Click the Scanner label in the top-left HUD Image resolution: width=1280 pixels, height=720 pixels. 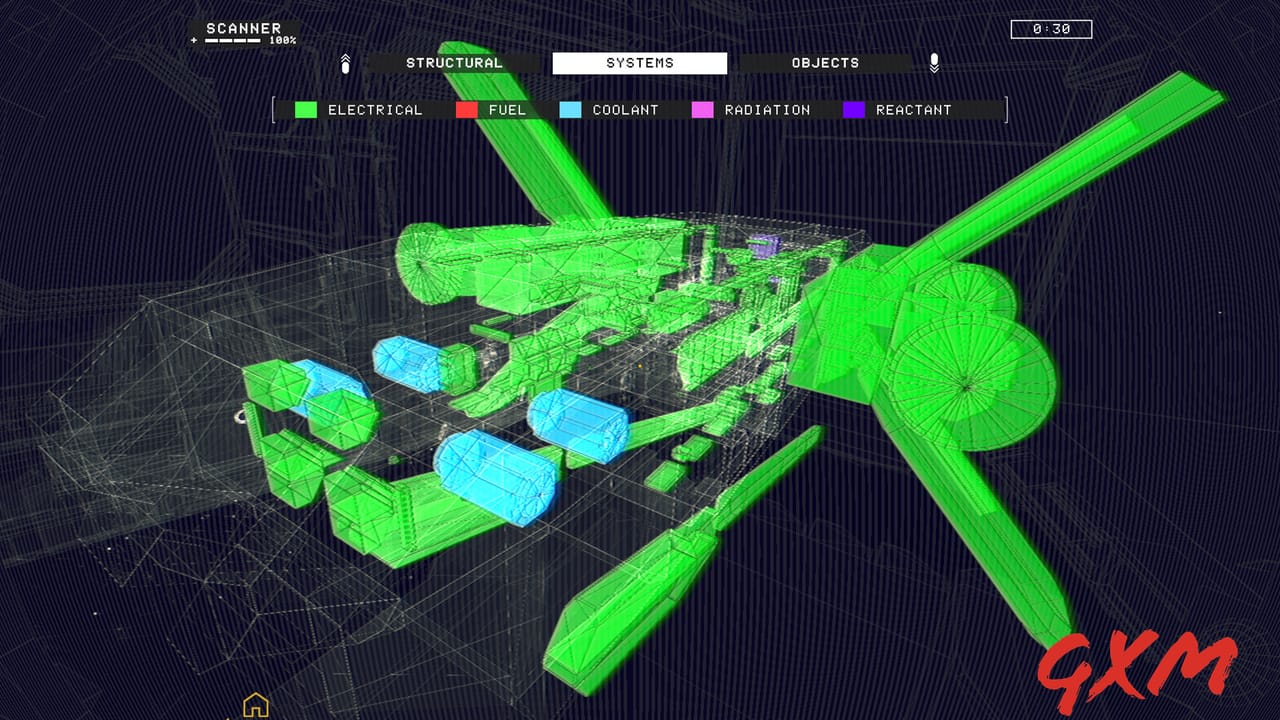click(x=243, y=27)
